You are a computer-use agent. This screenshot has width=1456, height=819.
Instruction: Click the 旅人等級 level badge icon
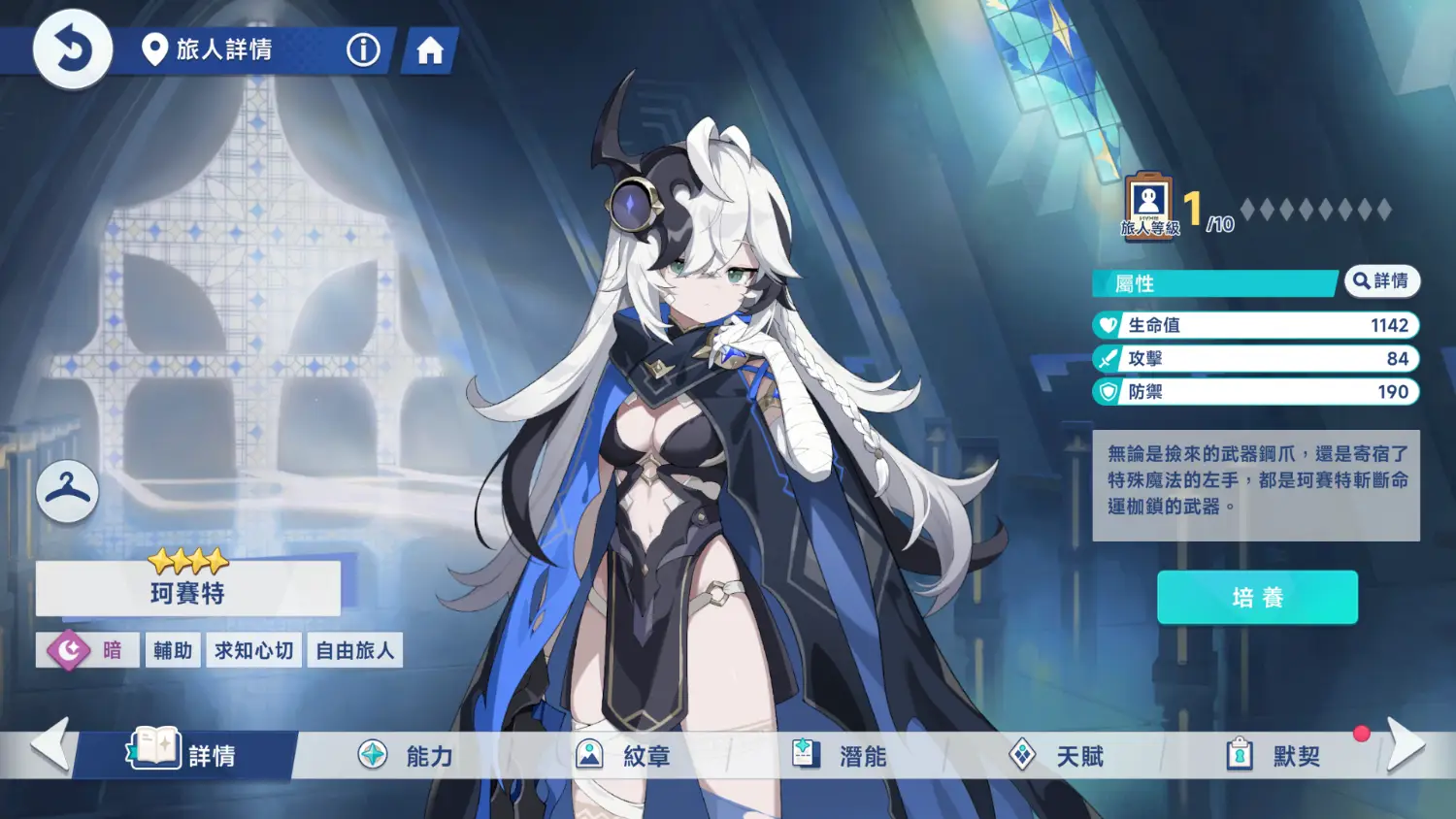tap(1149, 207)
